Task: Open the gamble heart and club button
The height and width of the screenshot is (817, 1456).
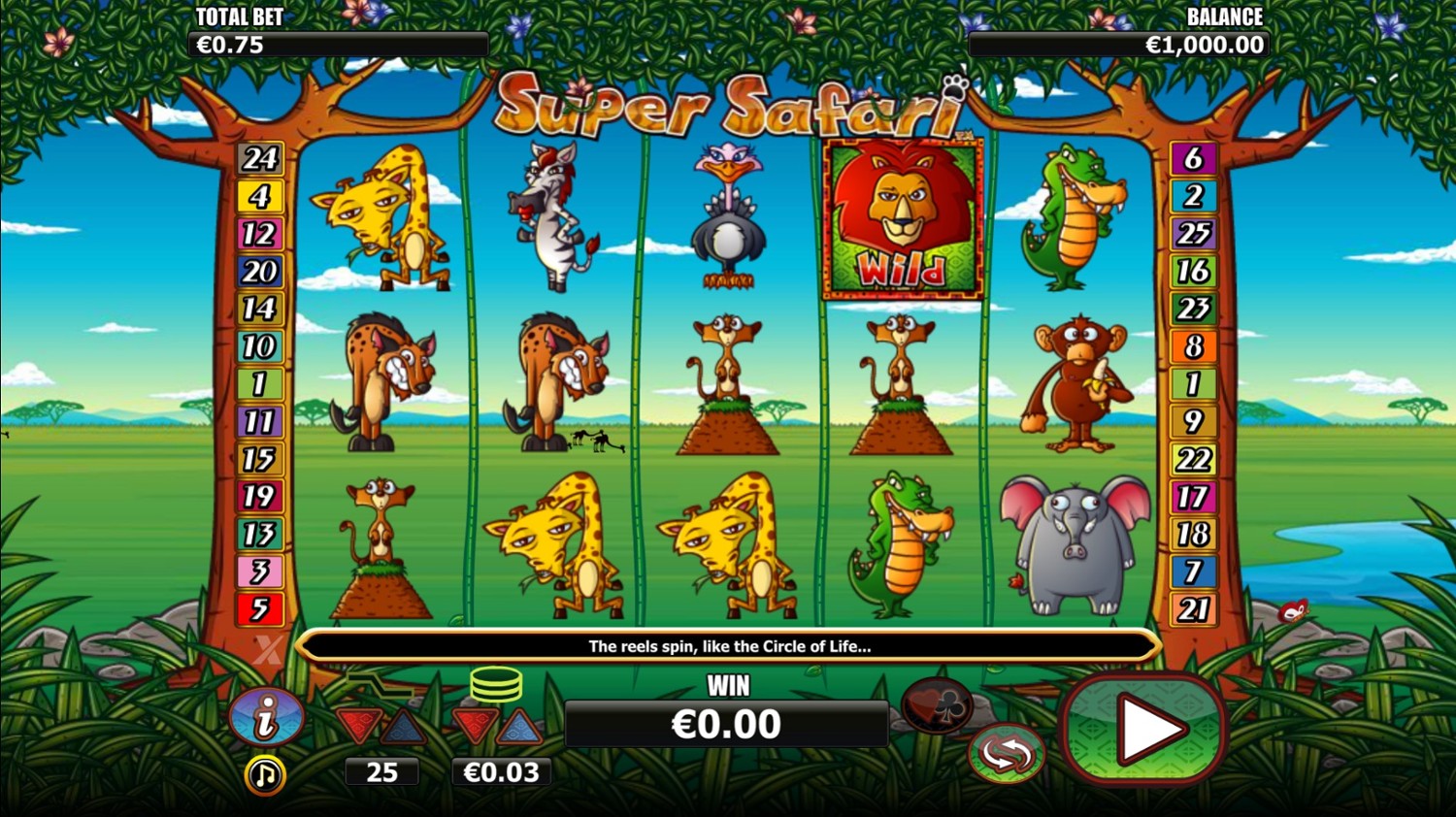Action: [x=937, y=705]
